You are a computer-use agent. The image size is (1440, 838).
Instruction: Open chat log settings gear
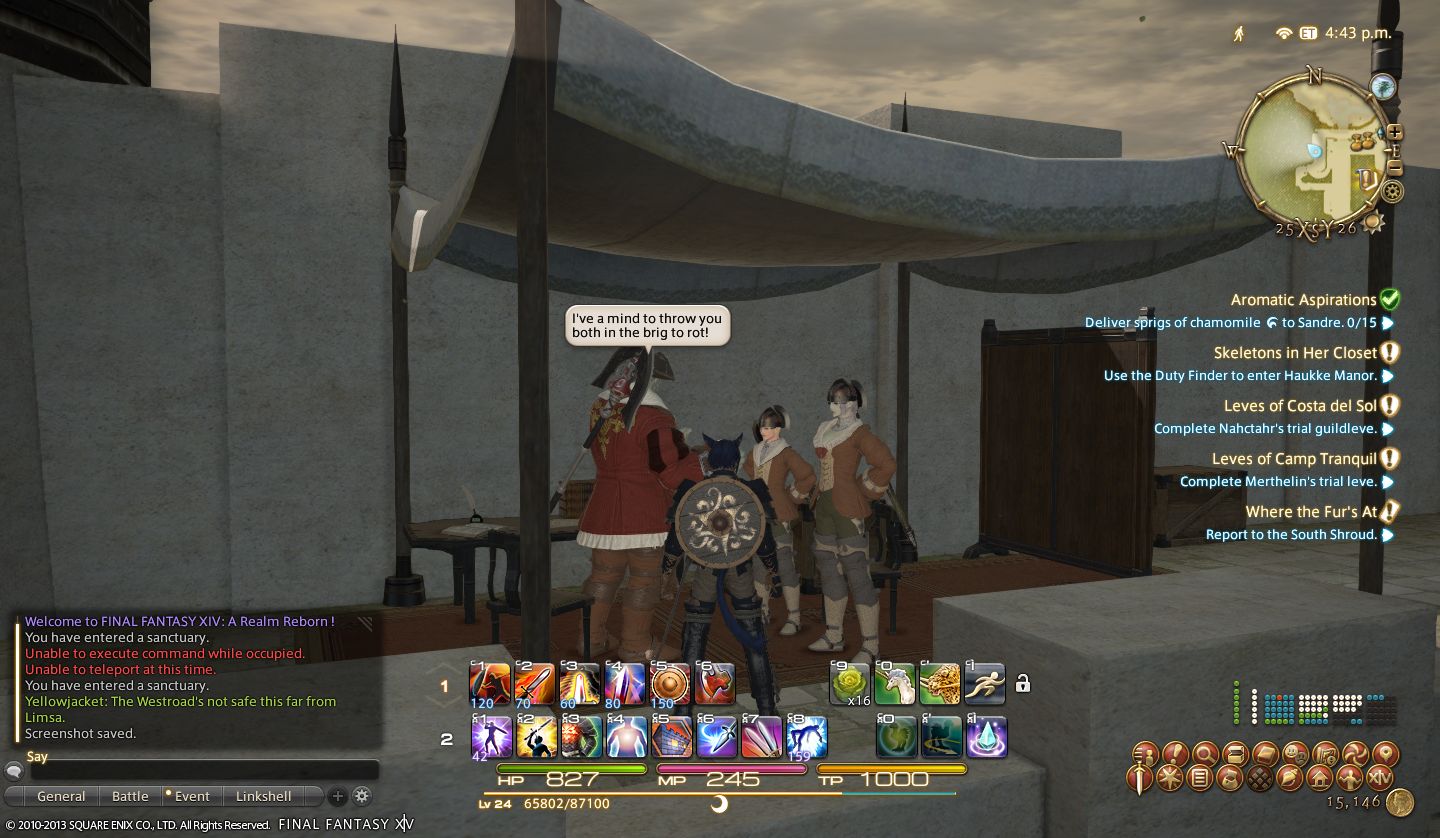click(362, 797)
